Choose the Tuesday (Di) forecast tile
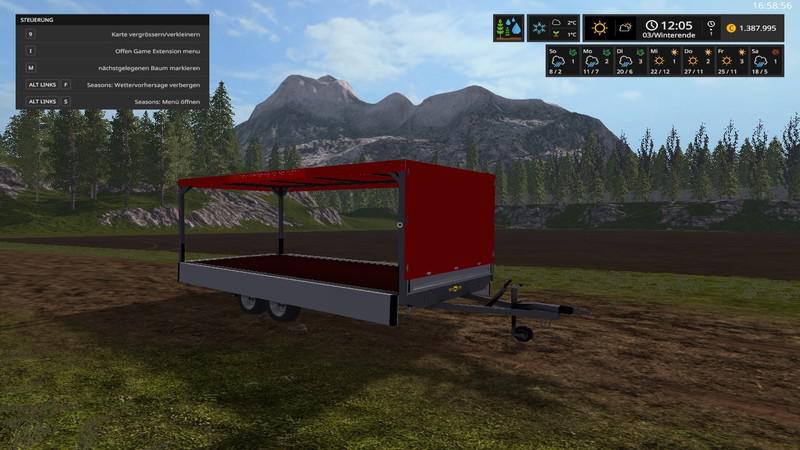This screenshot has height=450, width=800. point(628,60)
